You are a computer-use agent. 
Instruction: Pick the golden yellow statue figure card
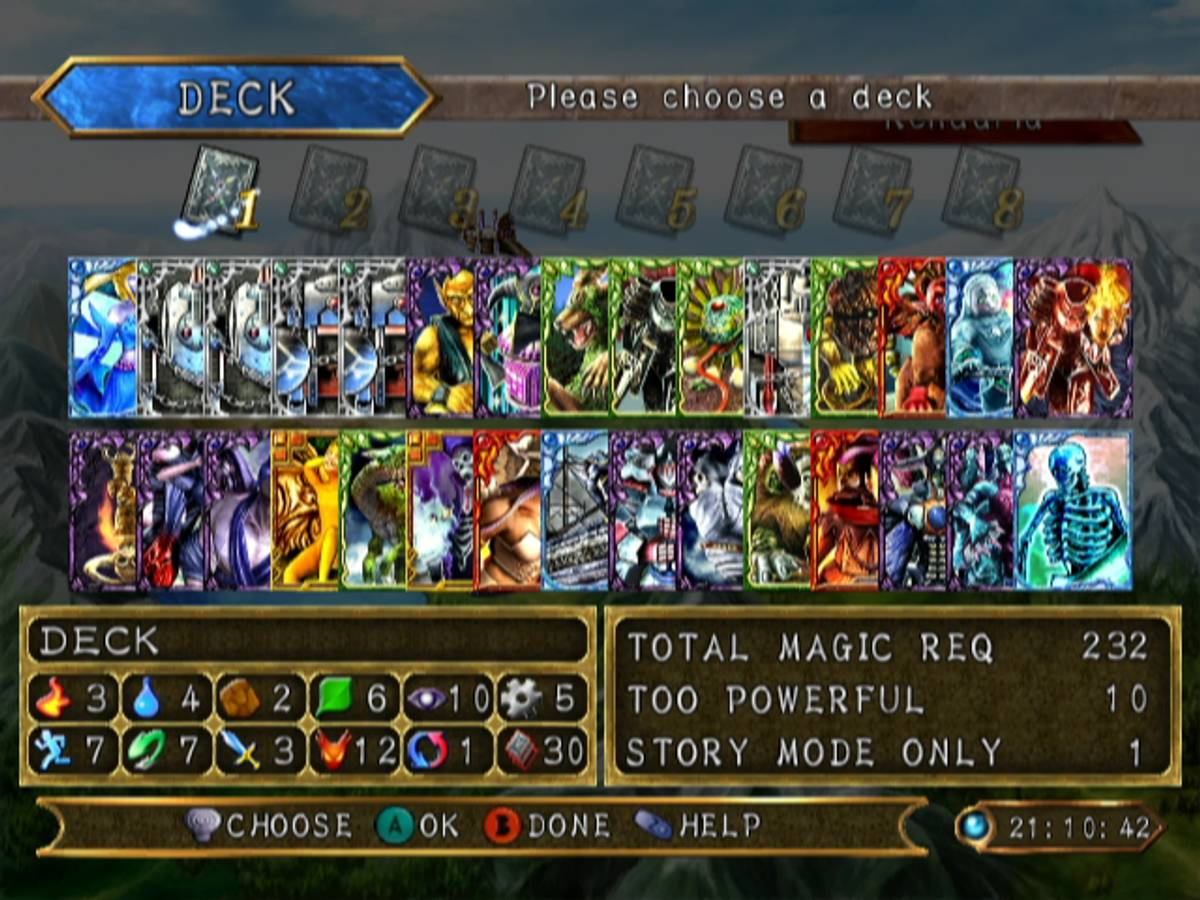coord(305,510)
